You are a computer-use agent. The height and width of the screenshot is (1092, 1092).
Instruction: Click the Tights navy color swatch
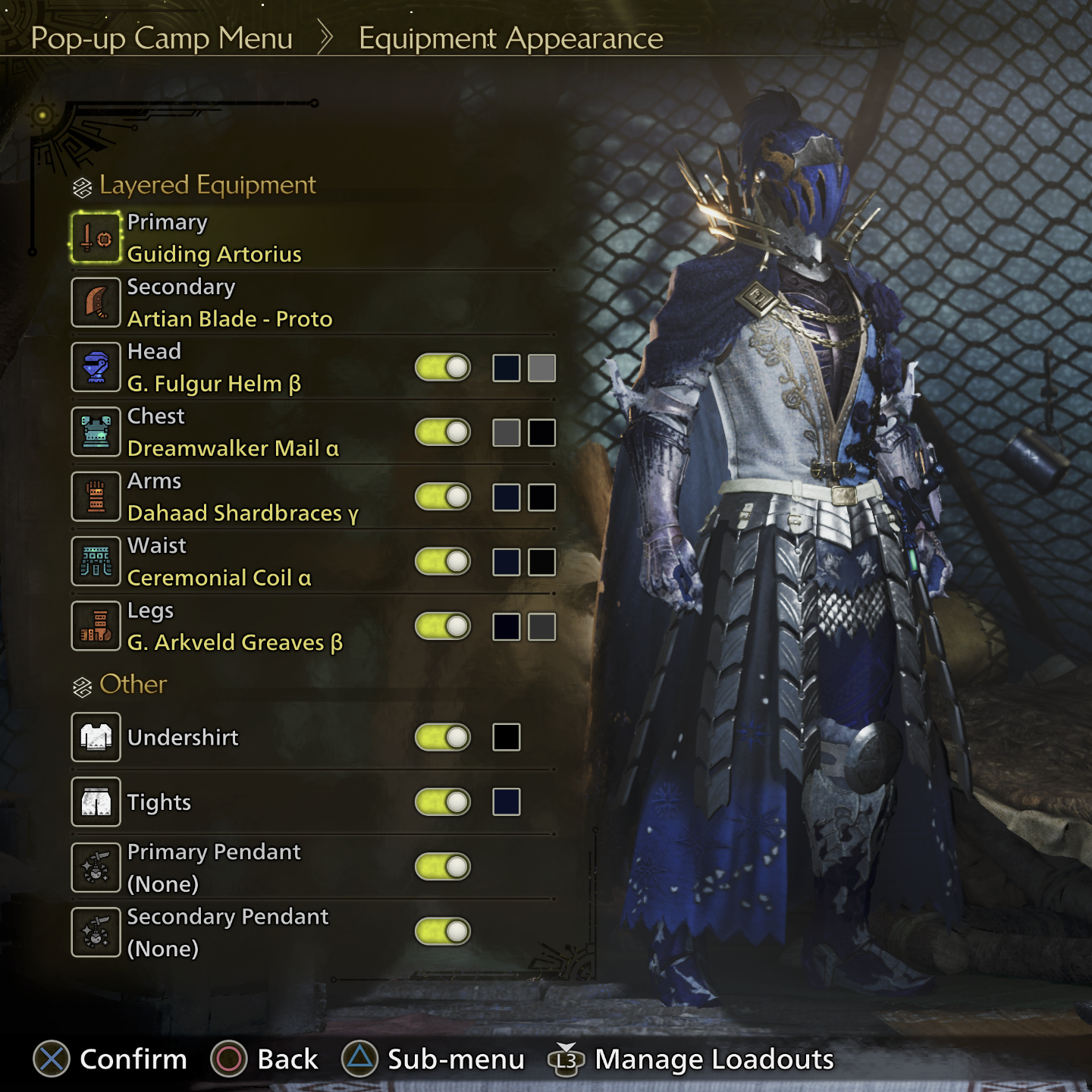coord(506,802)
